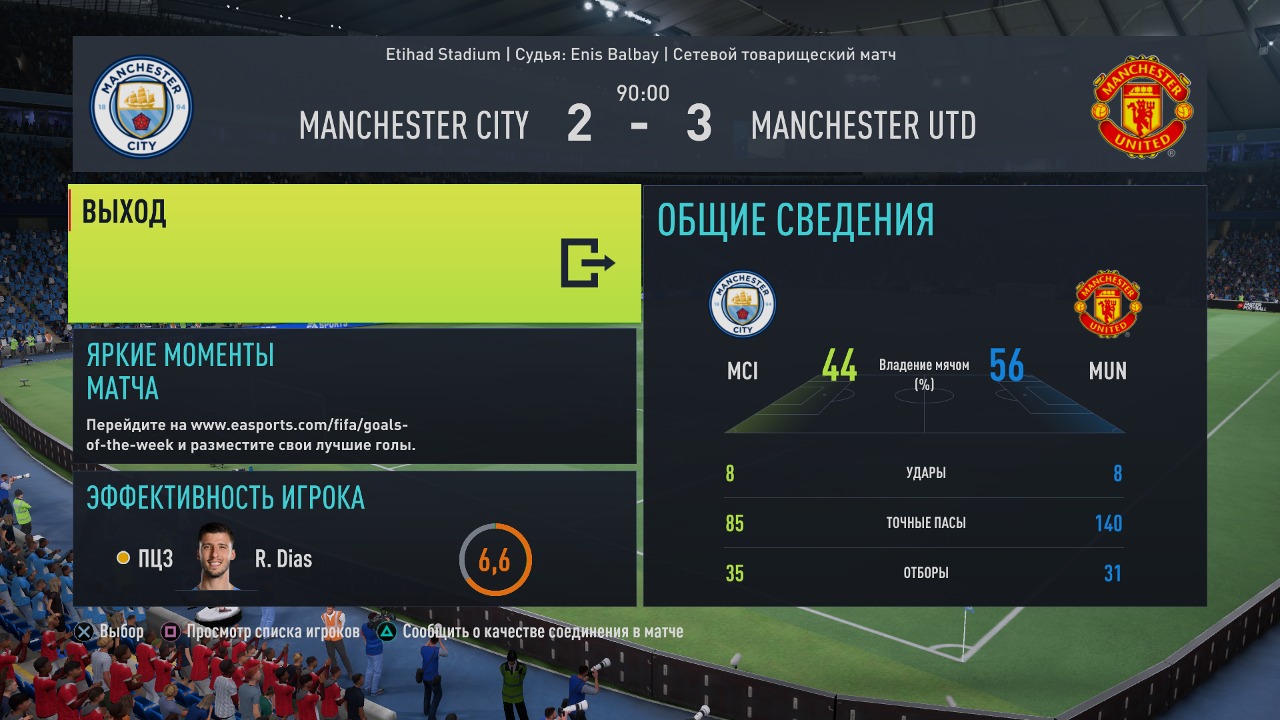Open the ЯРКИЕ МОМЕНТЫ МАТЧА panel
Screen dimensions: 1280x720
tap(354, 396)
